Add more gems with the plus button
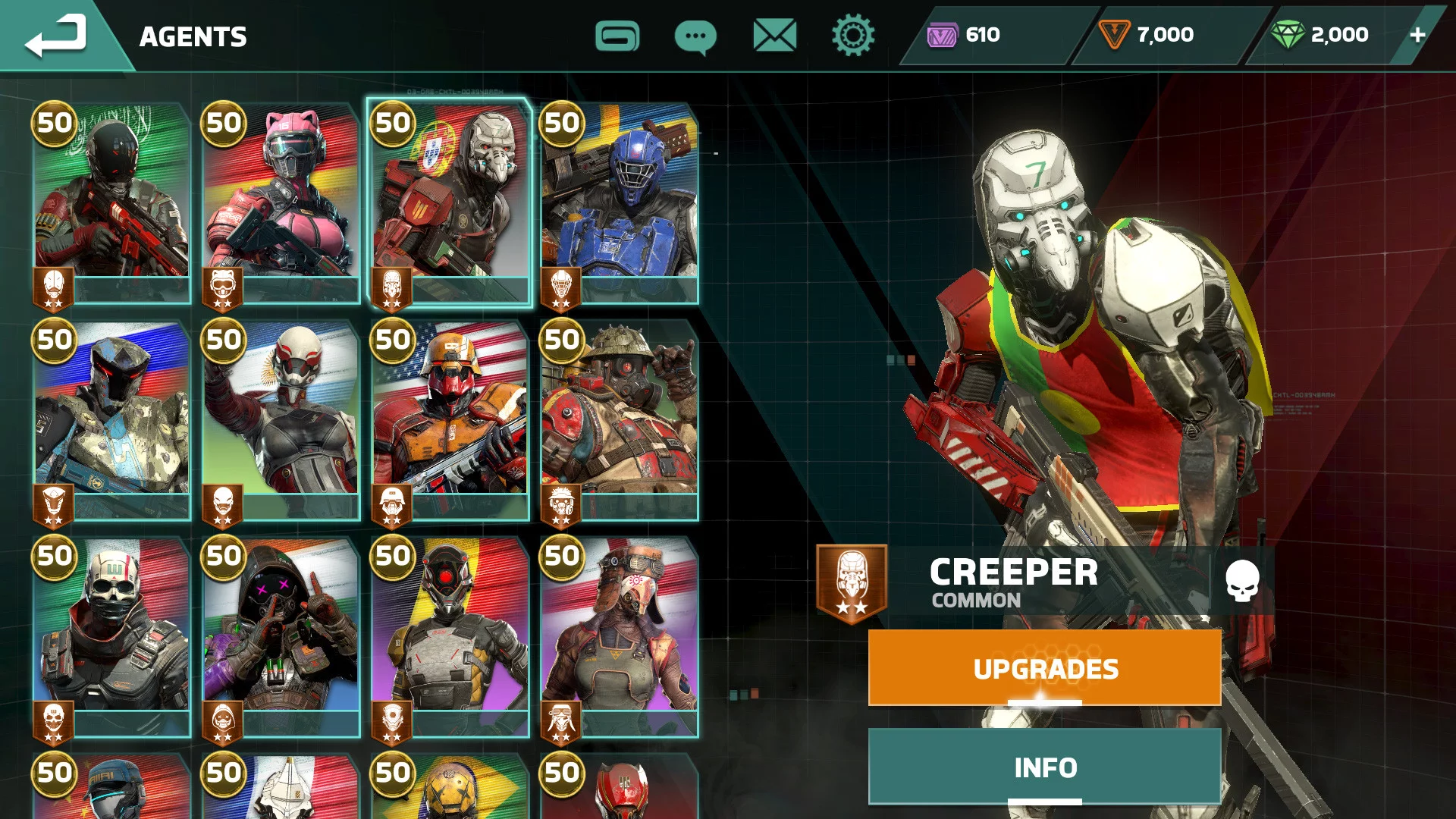Screen dimensions: 1456x819 (1417, 35)
